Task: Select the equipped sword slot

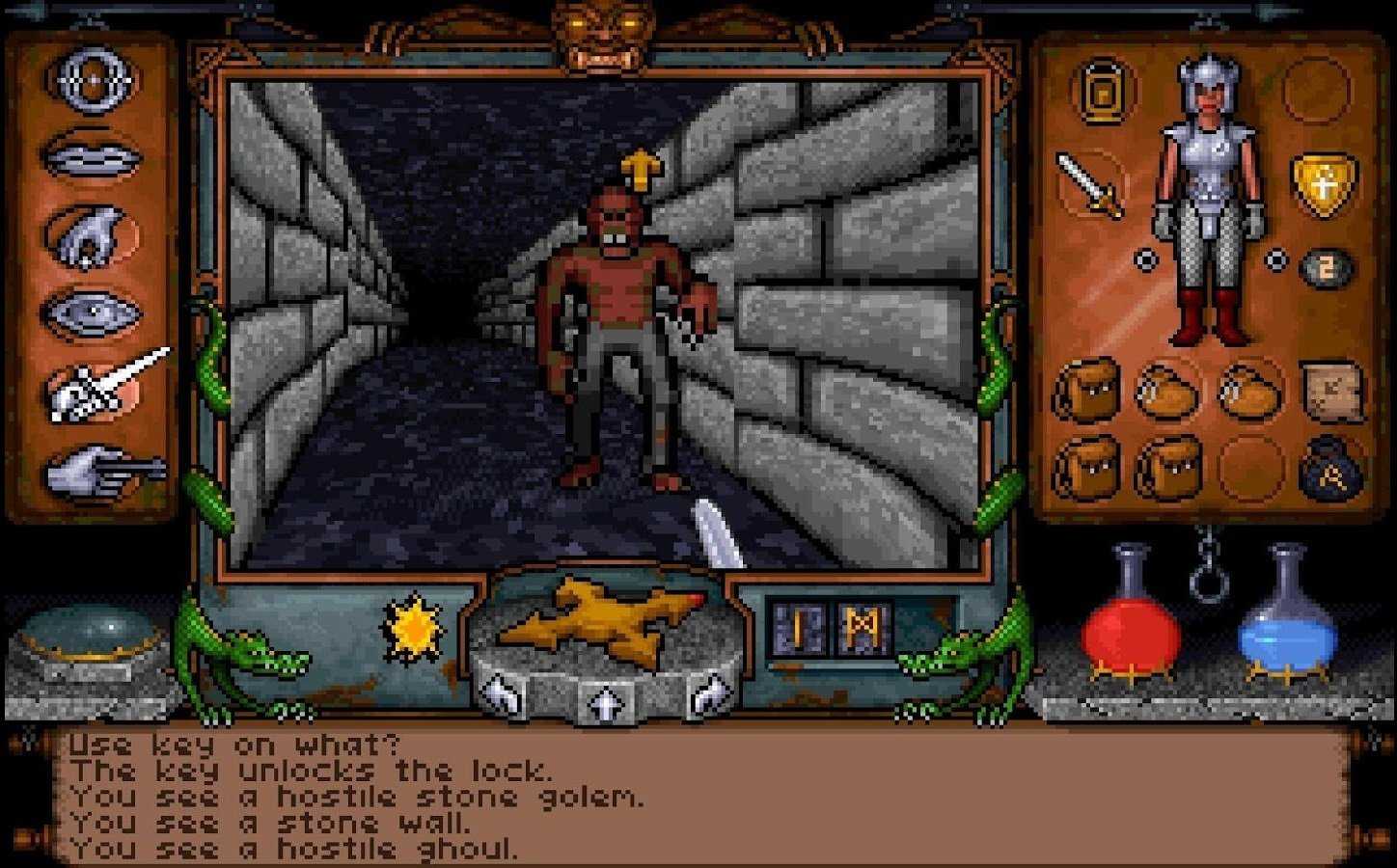Action: tap(1090, 183)
